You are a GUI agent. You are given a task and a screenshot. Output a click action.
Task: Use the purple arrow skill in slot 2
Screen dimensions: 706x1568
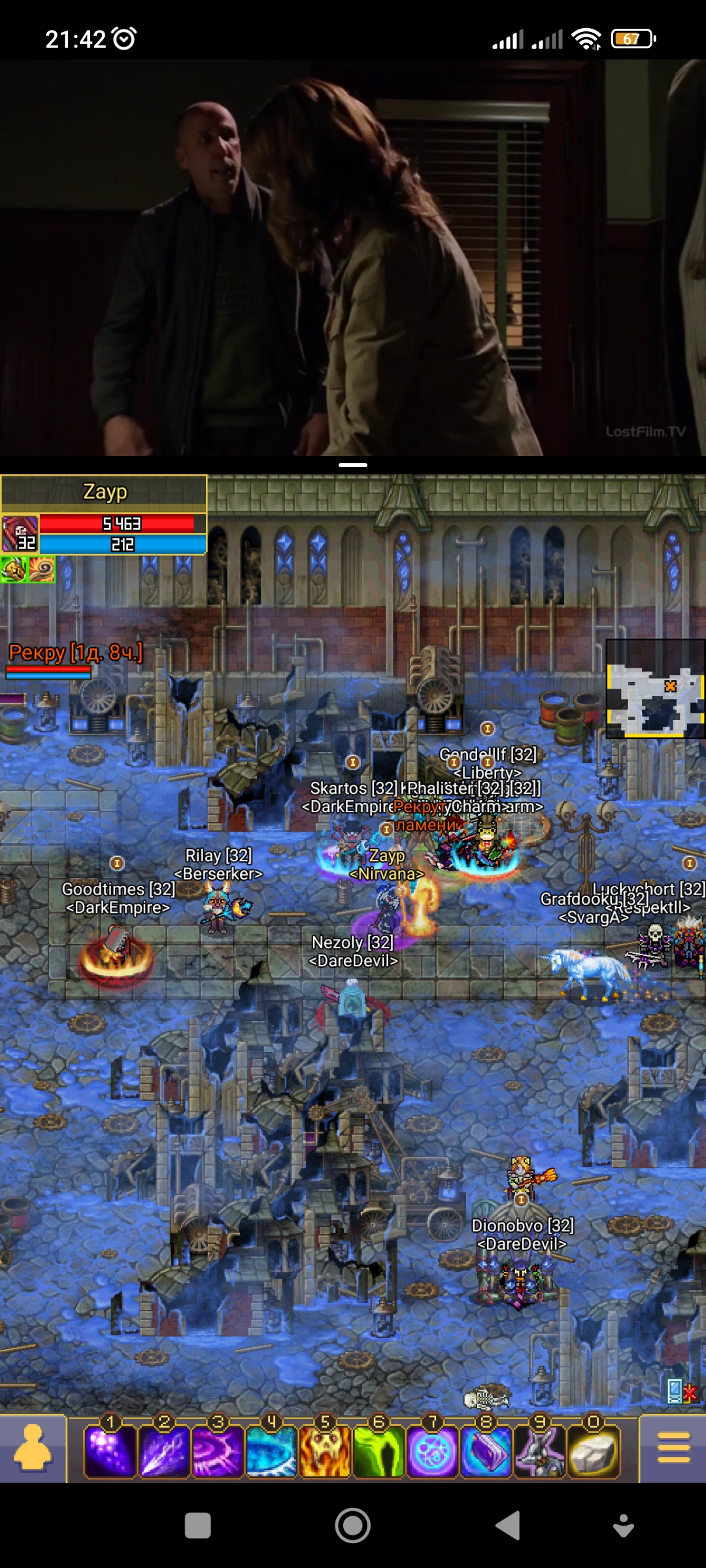click(x=163, y=1452)
